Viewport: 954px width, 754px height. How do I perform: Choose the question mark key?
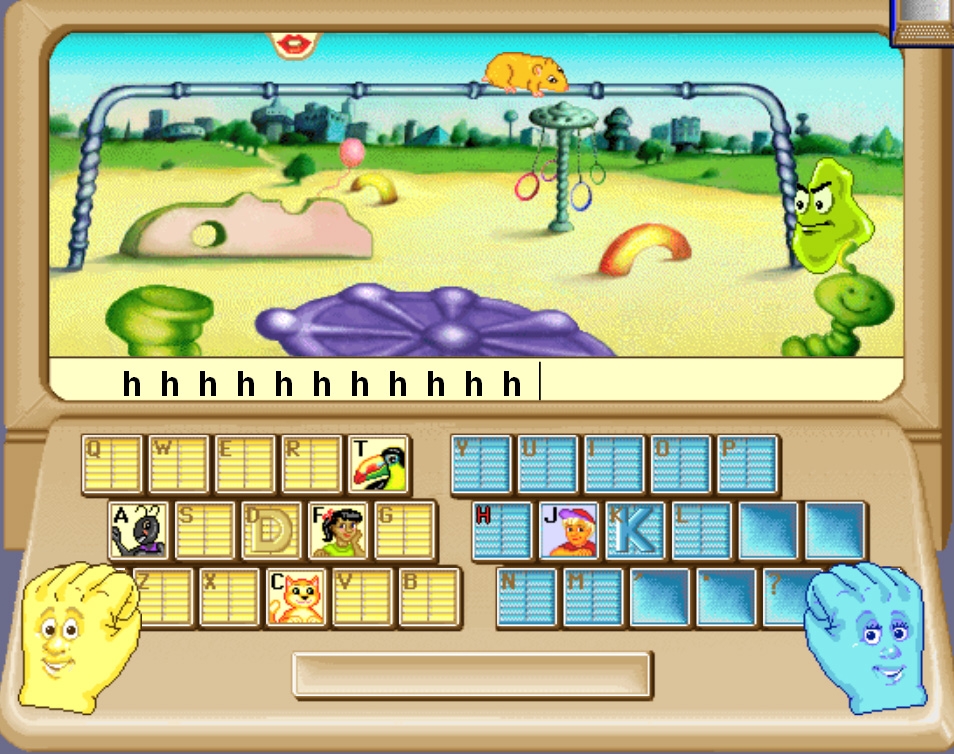pyautogui.click(x=793, y=597)
